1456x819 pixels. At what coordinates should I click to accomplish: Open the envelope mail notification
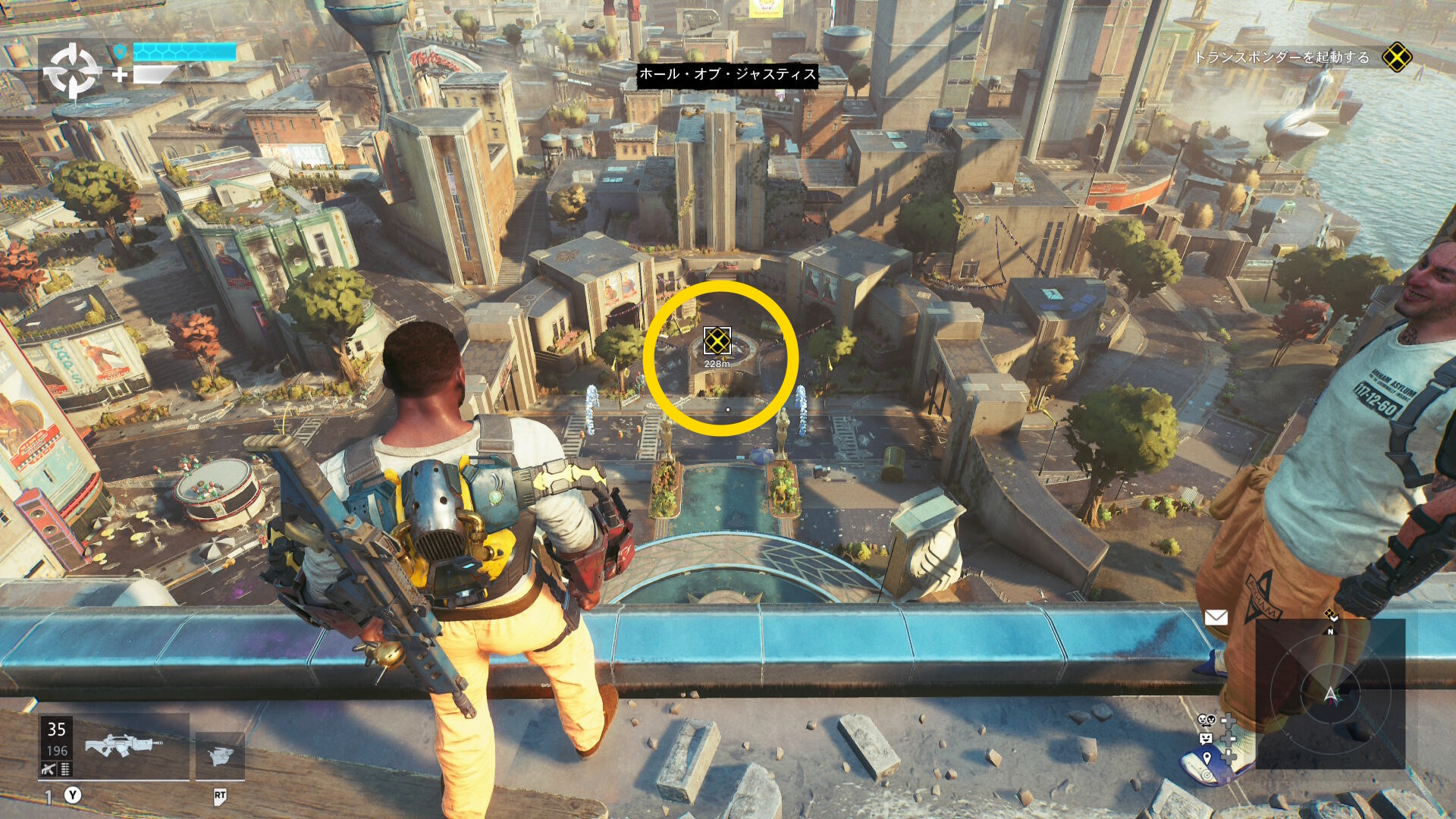tap(1216, 617)
